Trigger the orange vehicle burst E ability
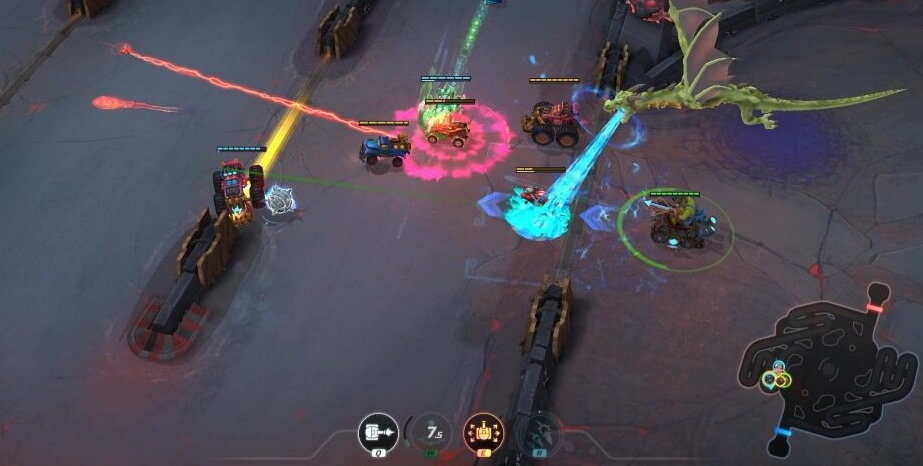Image resolution: width=923 pixels, height=466 pixels. coord(484,432)
